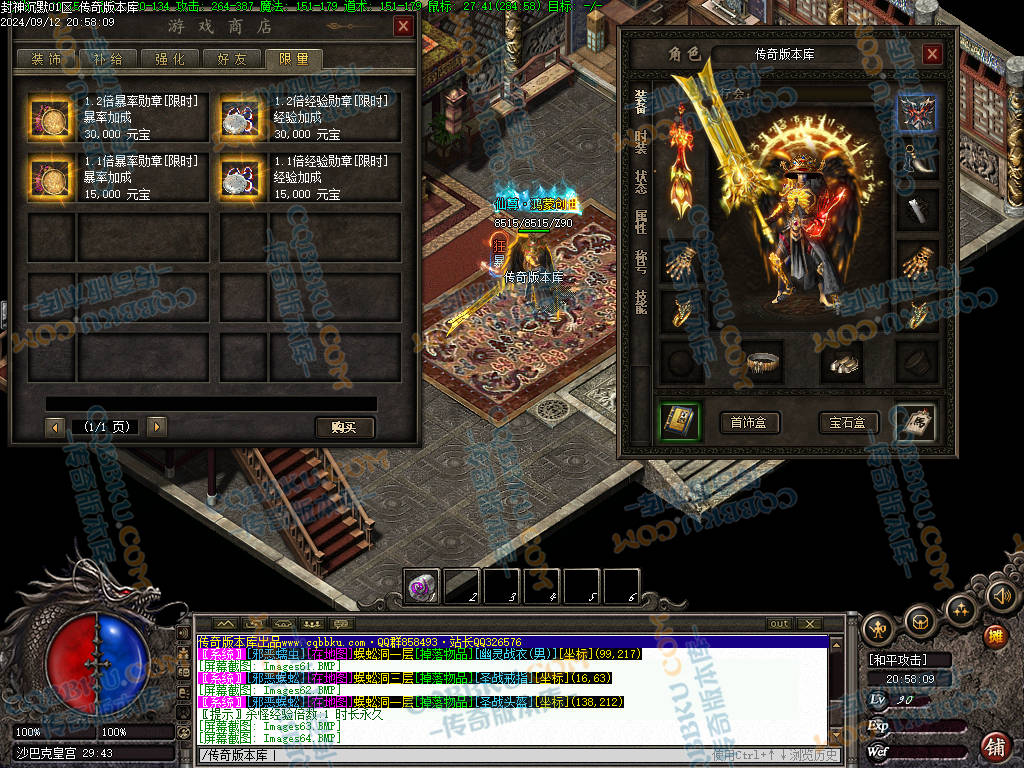Show the 好友 shop tab
The width and height of the screenshot is (1024, 768).
[x=231, y=59]
